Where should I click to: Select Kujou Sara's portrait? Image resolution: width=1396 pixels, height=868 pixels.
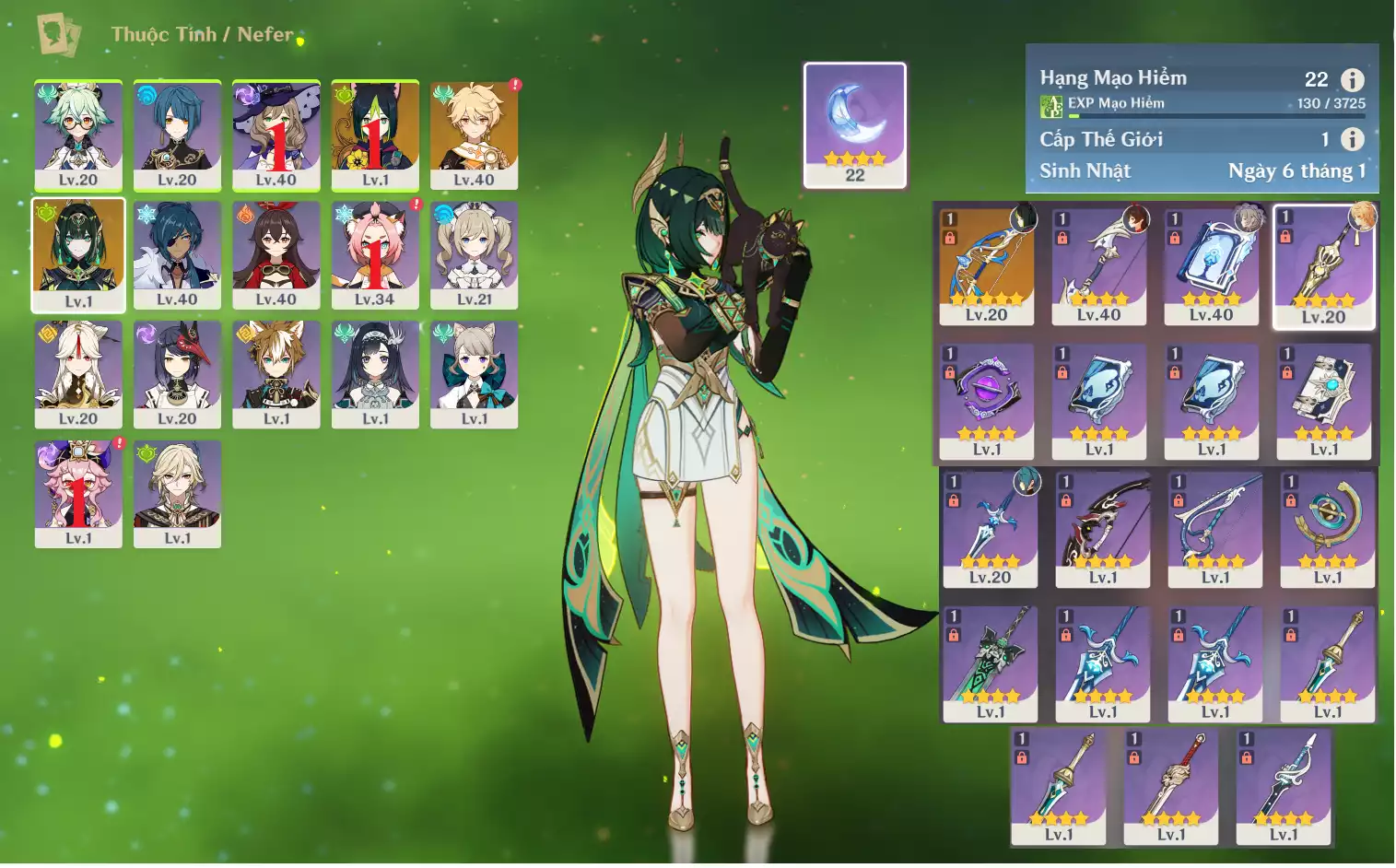pos(177,374)
